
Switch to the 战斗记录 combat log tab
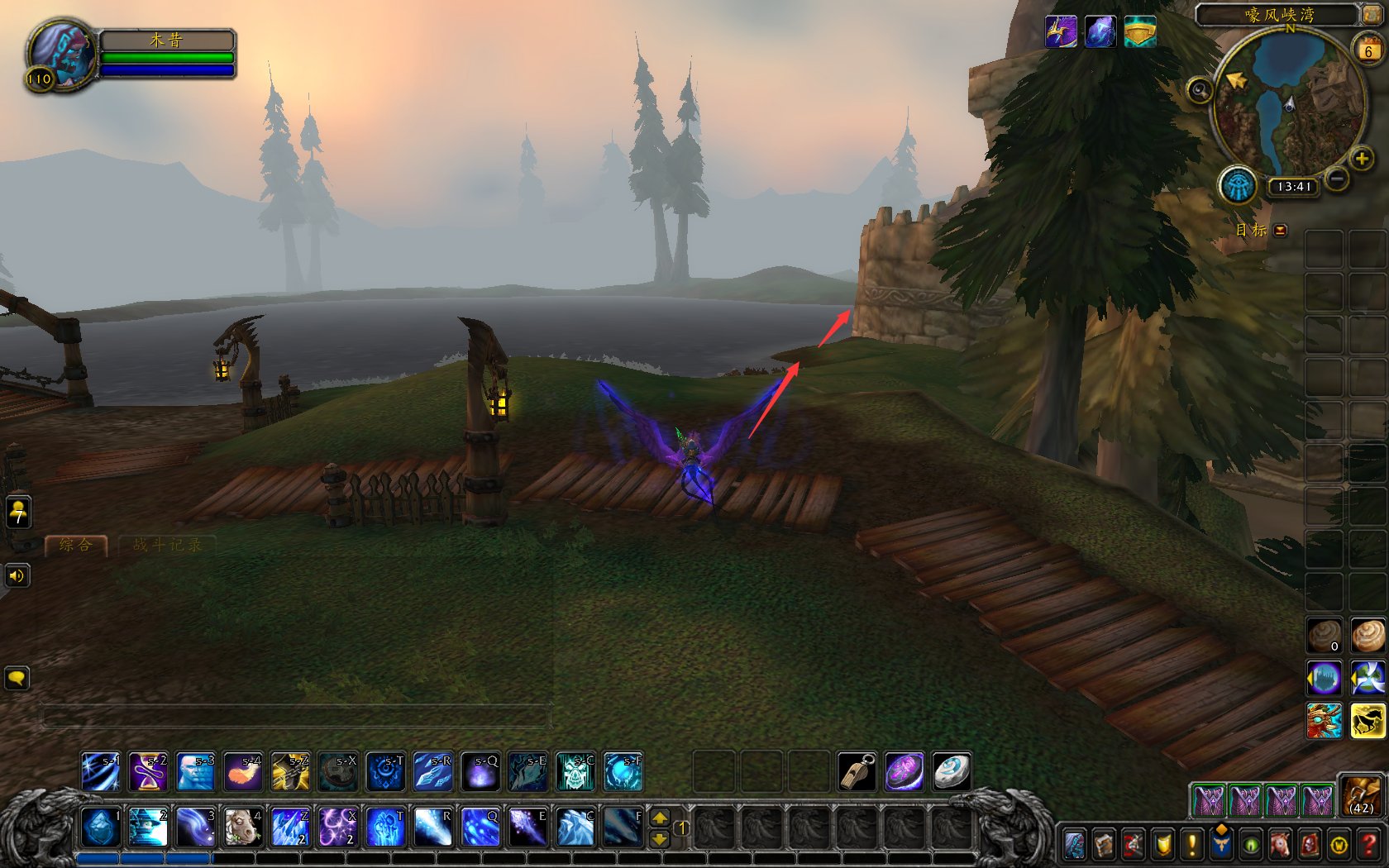(167, 545)
